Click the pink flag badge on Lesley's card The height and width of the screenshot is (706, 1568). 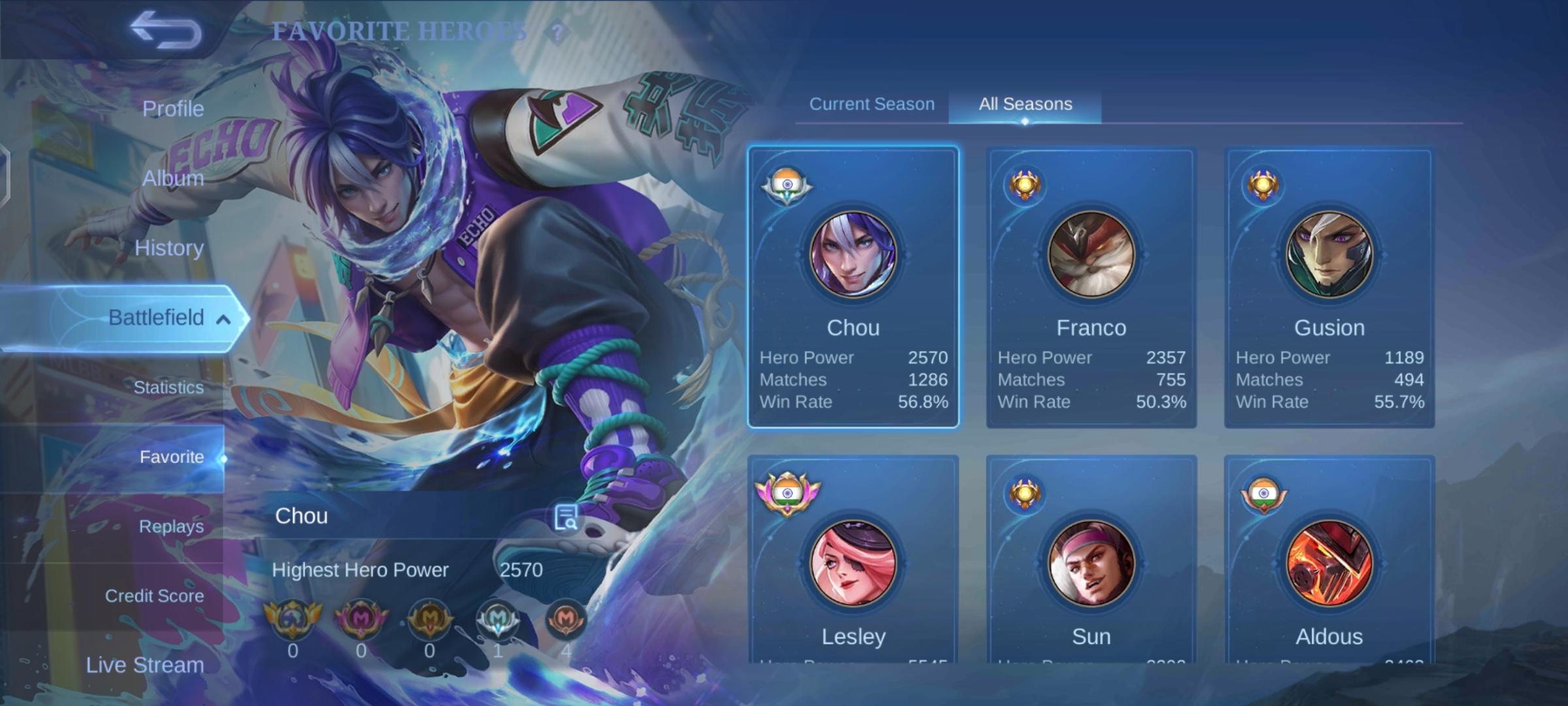[787, 493]
